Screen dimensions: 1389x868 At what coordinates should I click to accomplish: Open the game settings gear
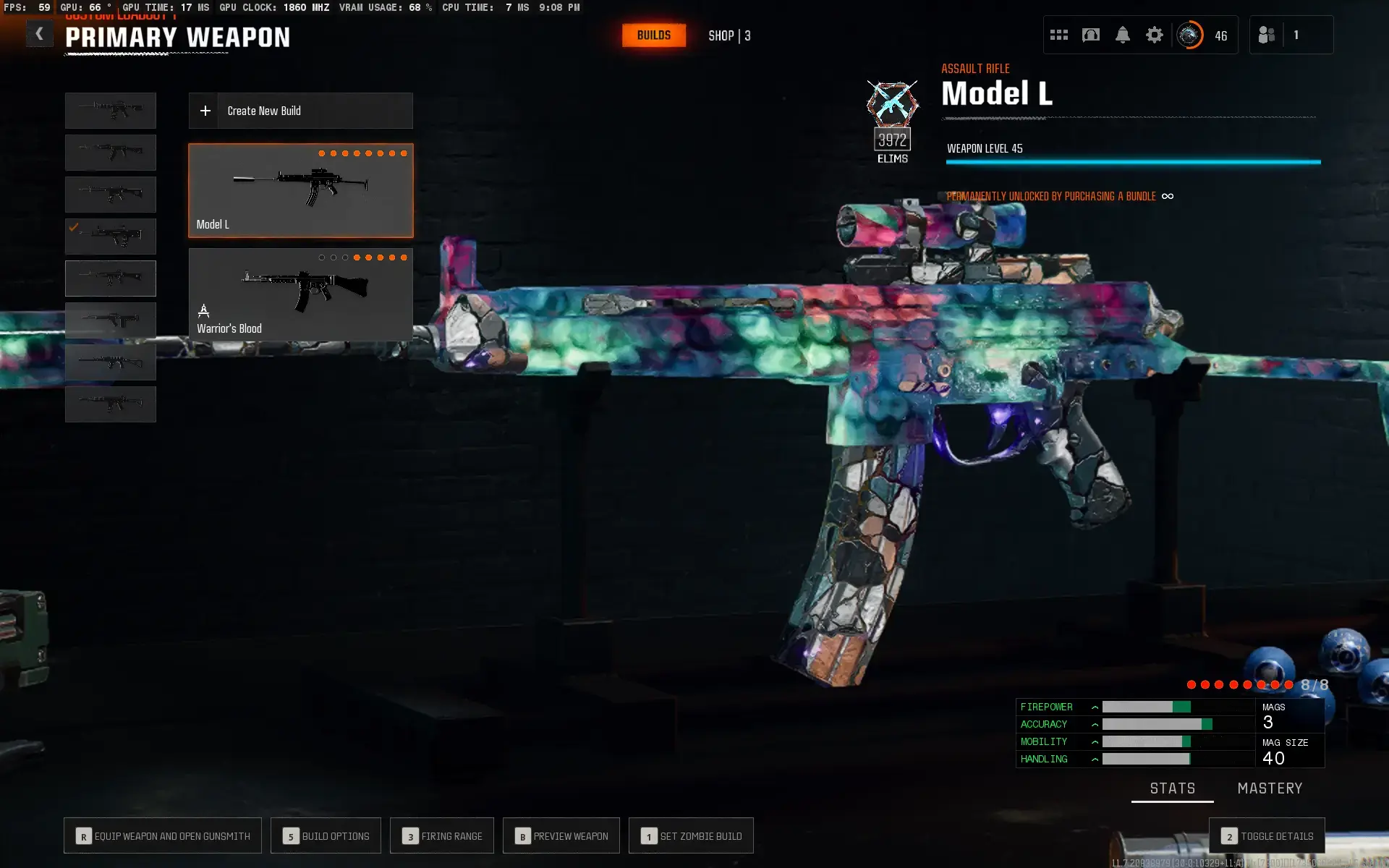click(1155, 34)
